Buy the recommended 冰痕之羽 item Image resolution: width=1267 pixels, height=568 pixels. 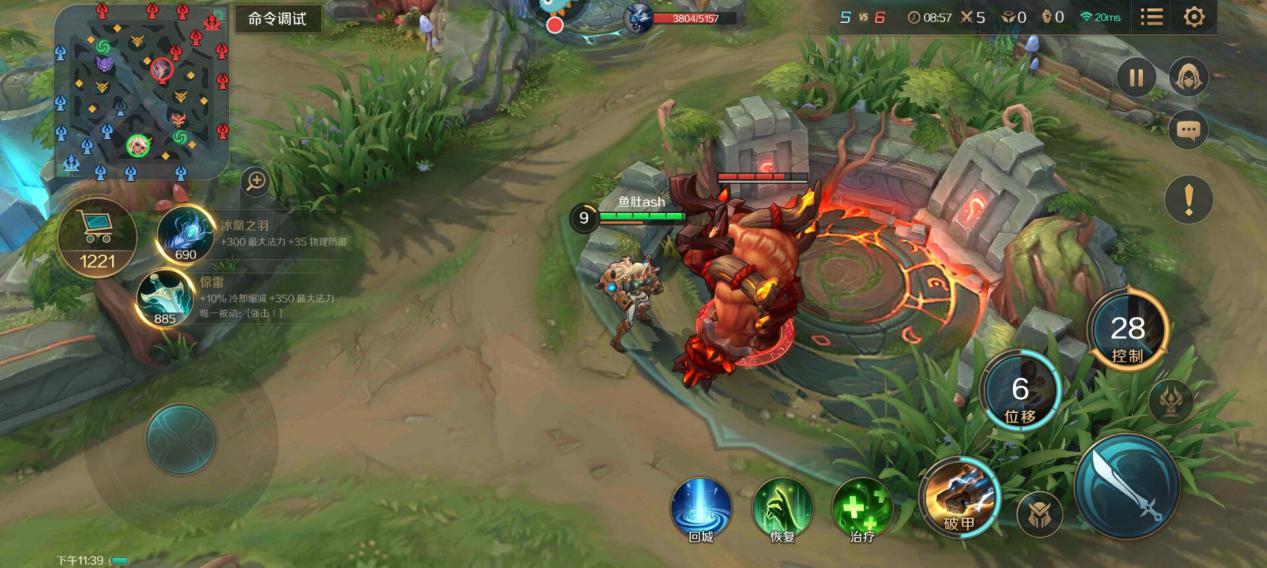[x=186, y=234]
